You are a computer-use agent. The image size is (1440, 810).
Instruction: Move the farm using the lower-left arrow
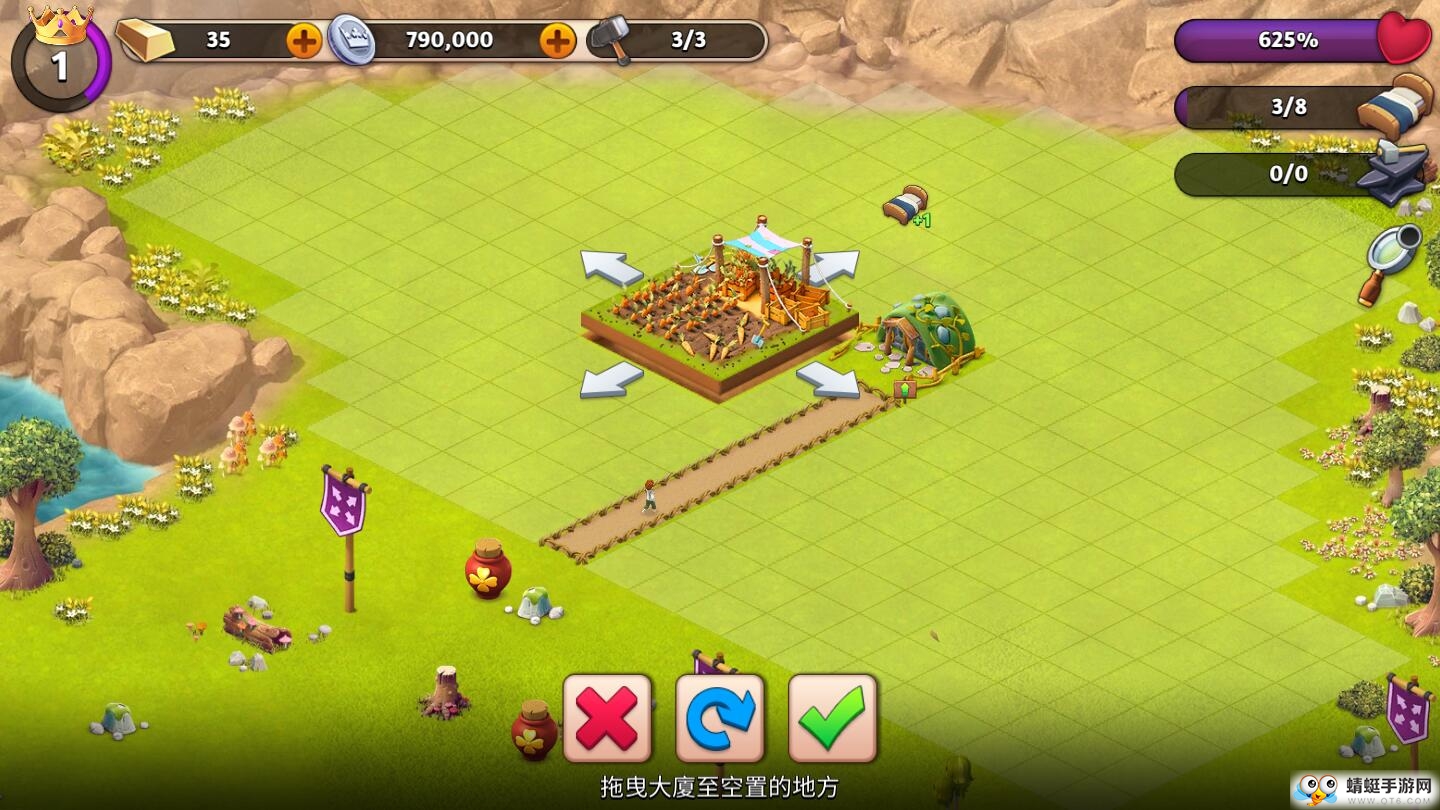tap(611, 379)
